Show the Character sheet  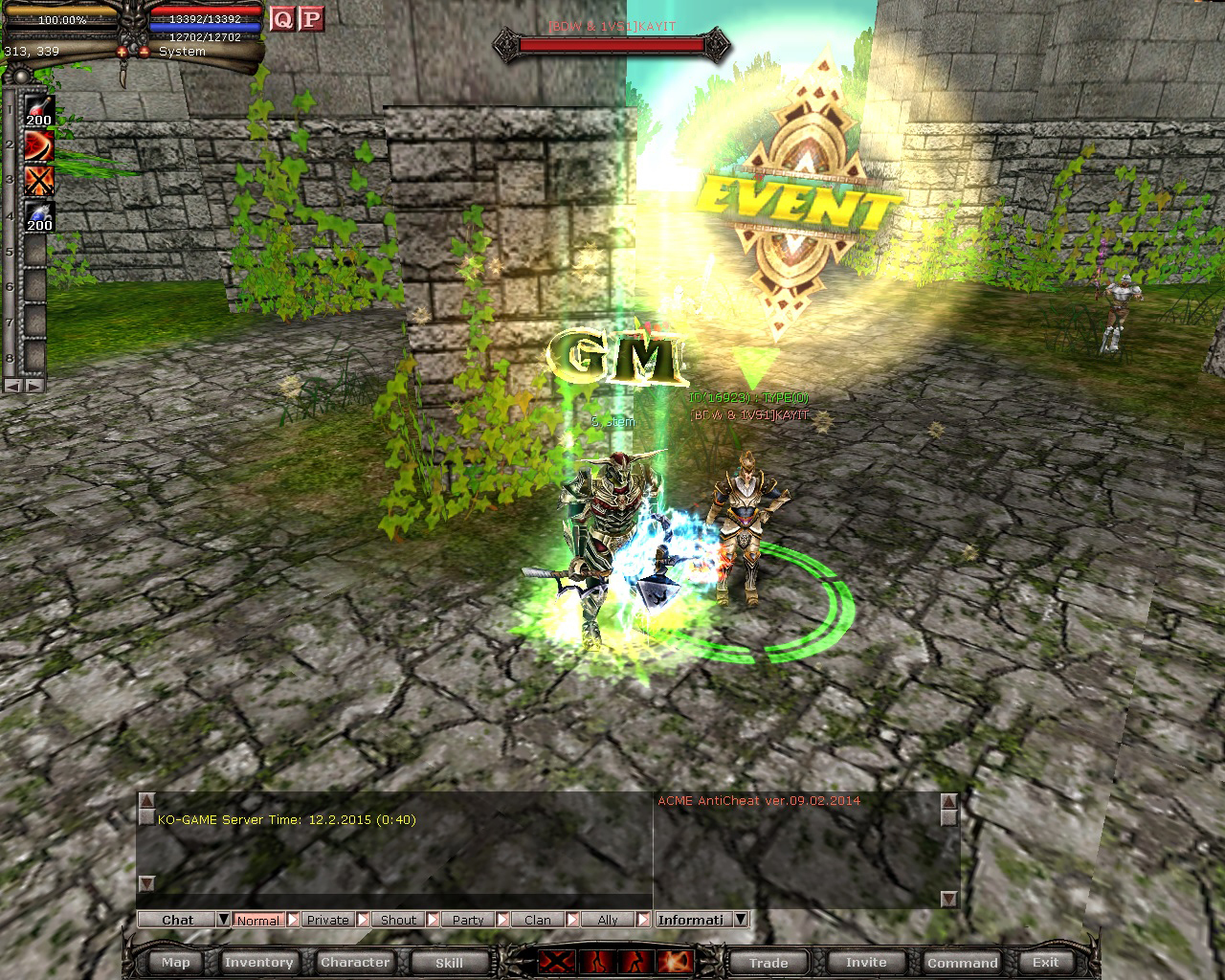(x=355, y=963)
